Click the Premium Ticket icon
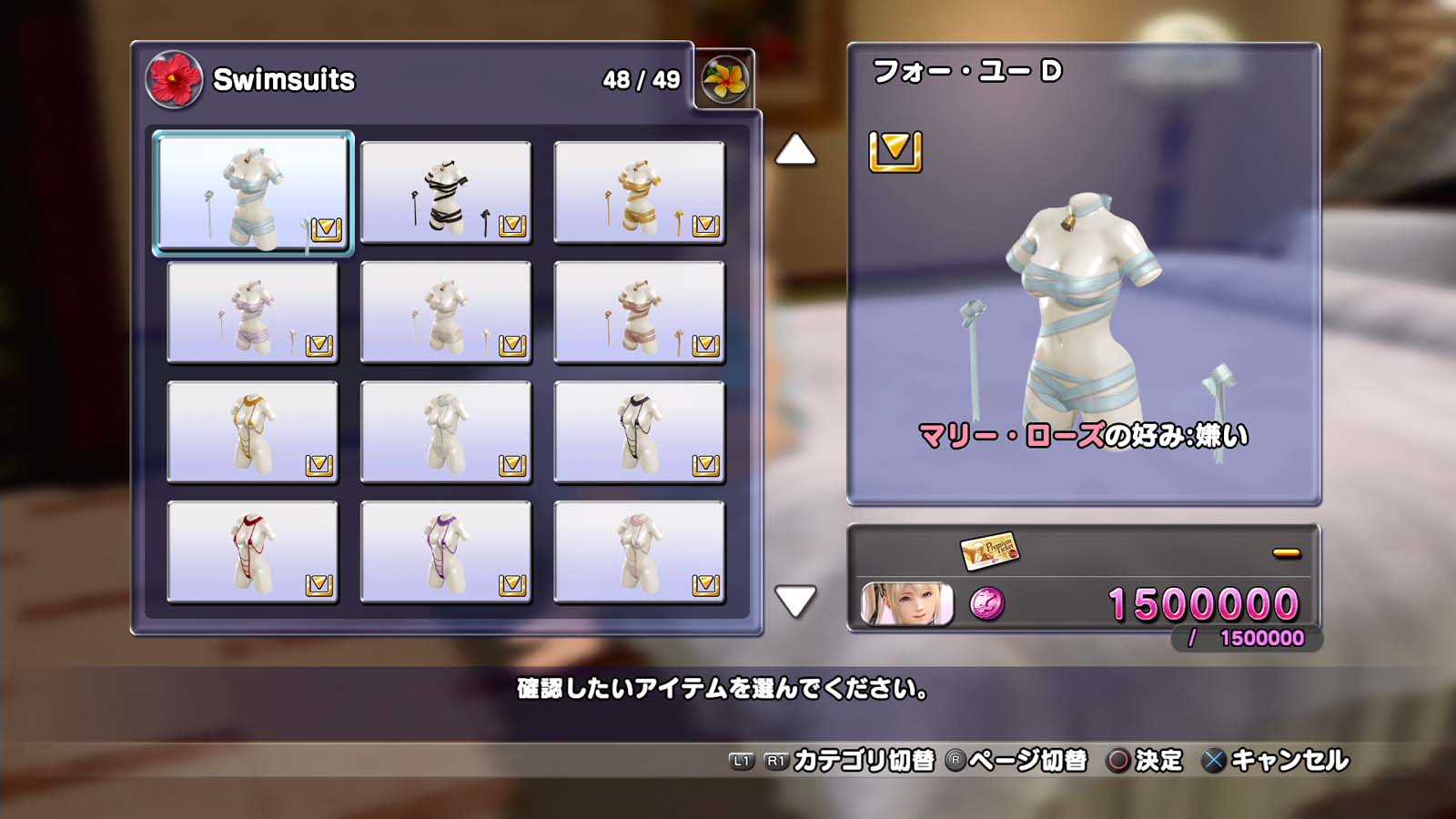 point(989,550)
